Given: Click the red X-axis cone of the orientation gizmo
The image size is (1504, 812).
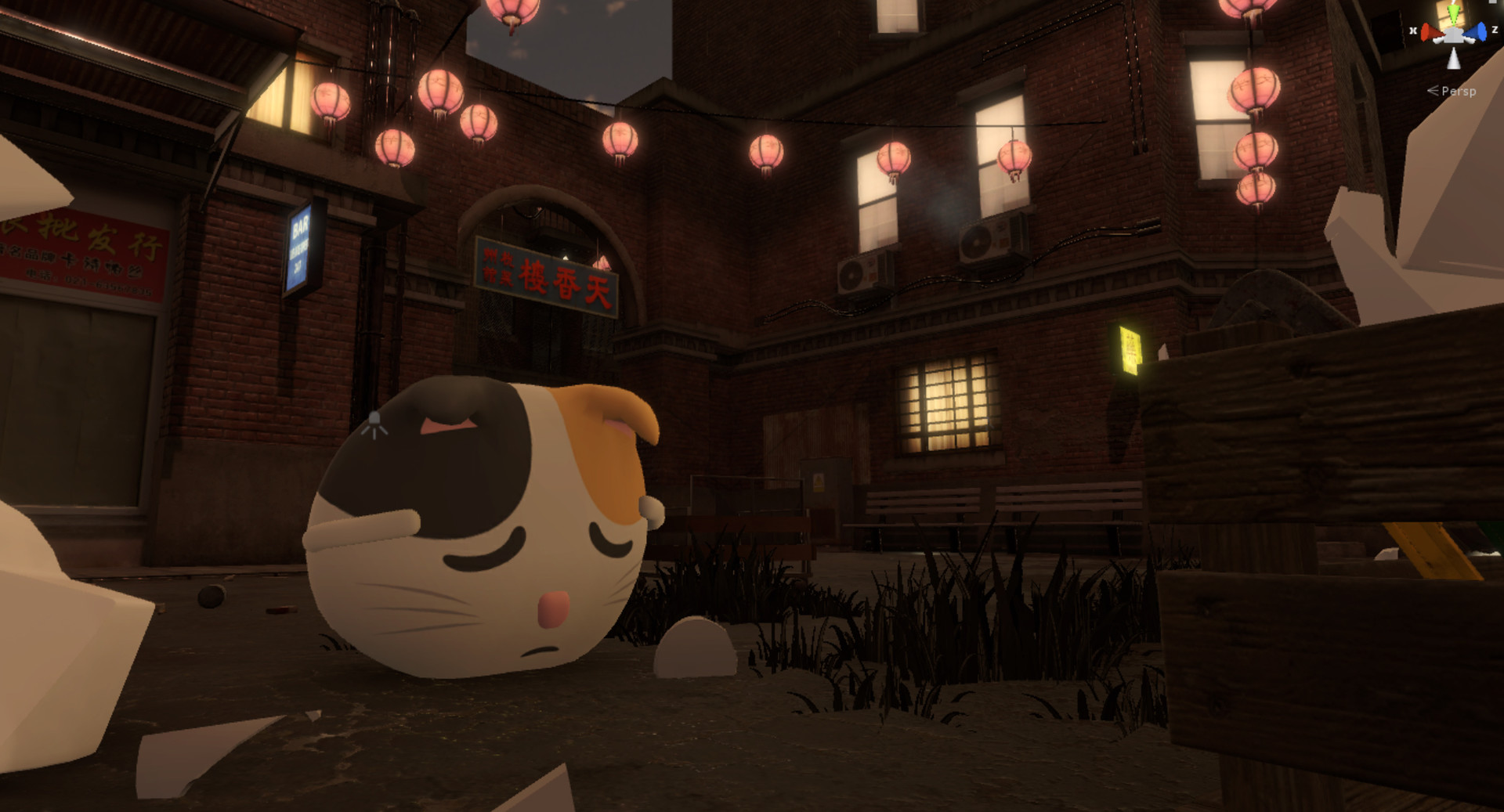Looking at the screenshot, I should [1430, 32].
